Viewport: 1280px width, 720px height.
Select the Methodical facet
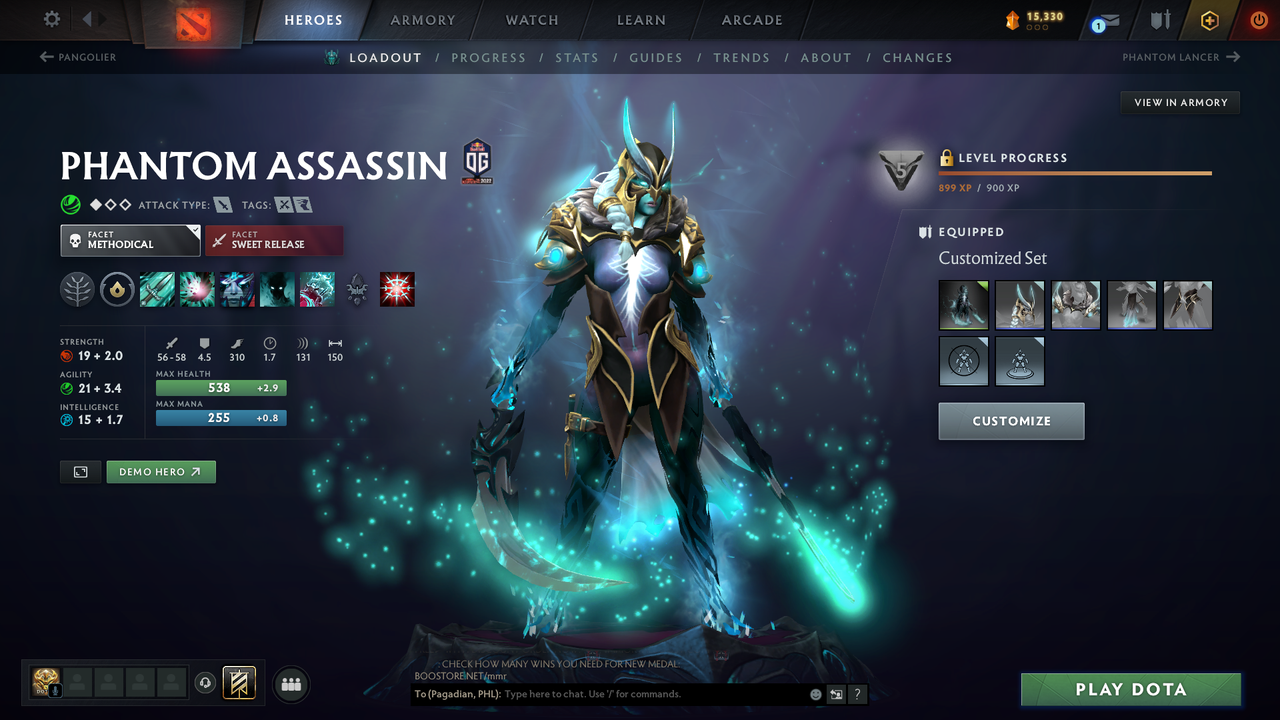(130, 240)
